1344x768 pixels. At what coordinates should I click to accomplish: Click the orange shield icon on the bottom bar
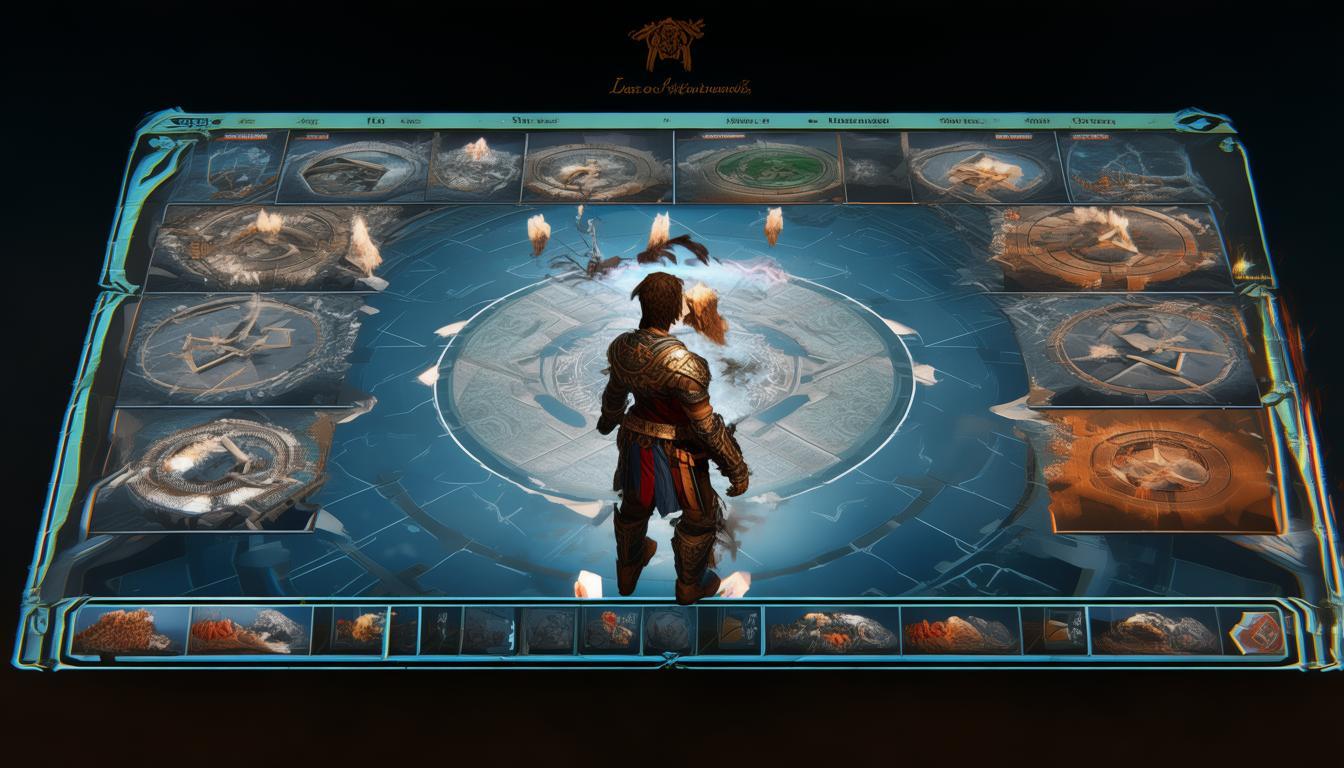[1258, 630]
